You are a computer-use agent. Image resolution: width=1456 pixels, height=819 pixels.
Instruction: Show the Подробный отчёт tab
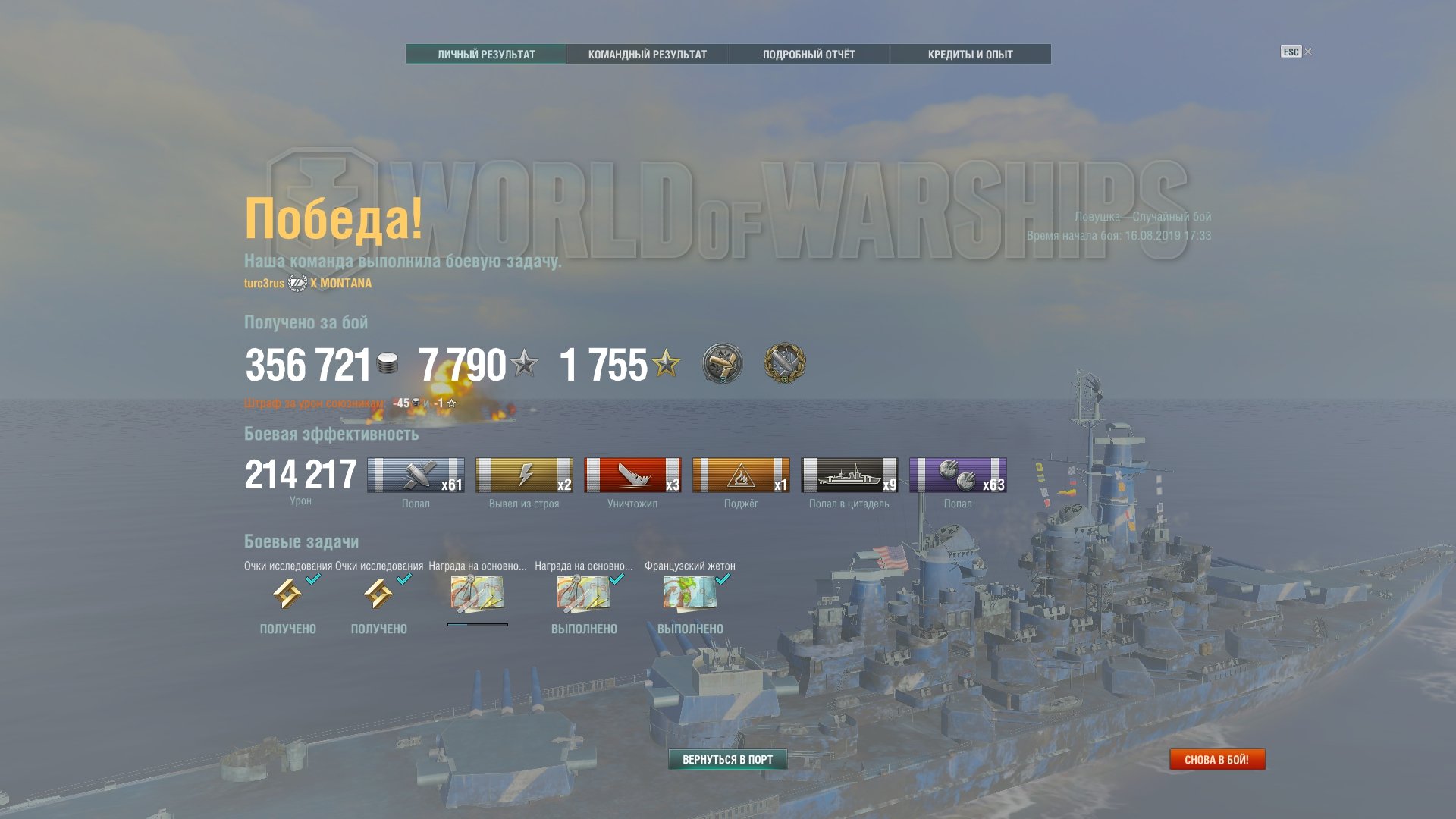[808, 55]
